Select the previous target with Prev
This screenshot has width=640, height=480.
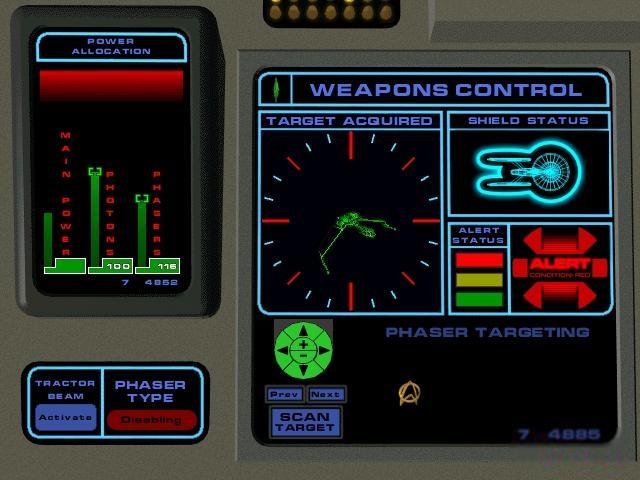click(x=285, y=394)
